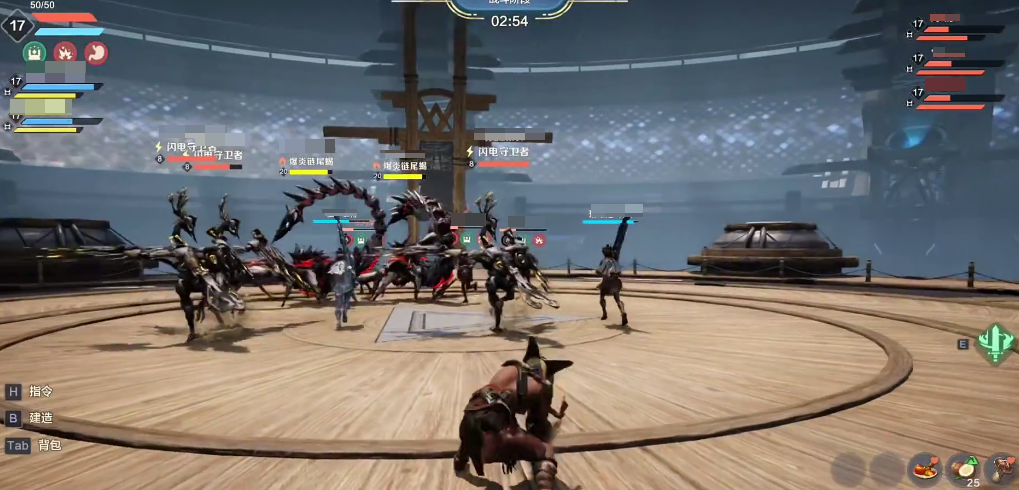Check the red stomach hunger status icon
Viewport: 1019px width, 490px height.
point(96,53)
